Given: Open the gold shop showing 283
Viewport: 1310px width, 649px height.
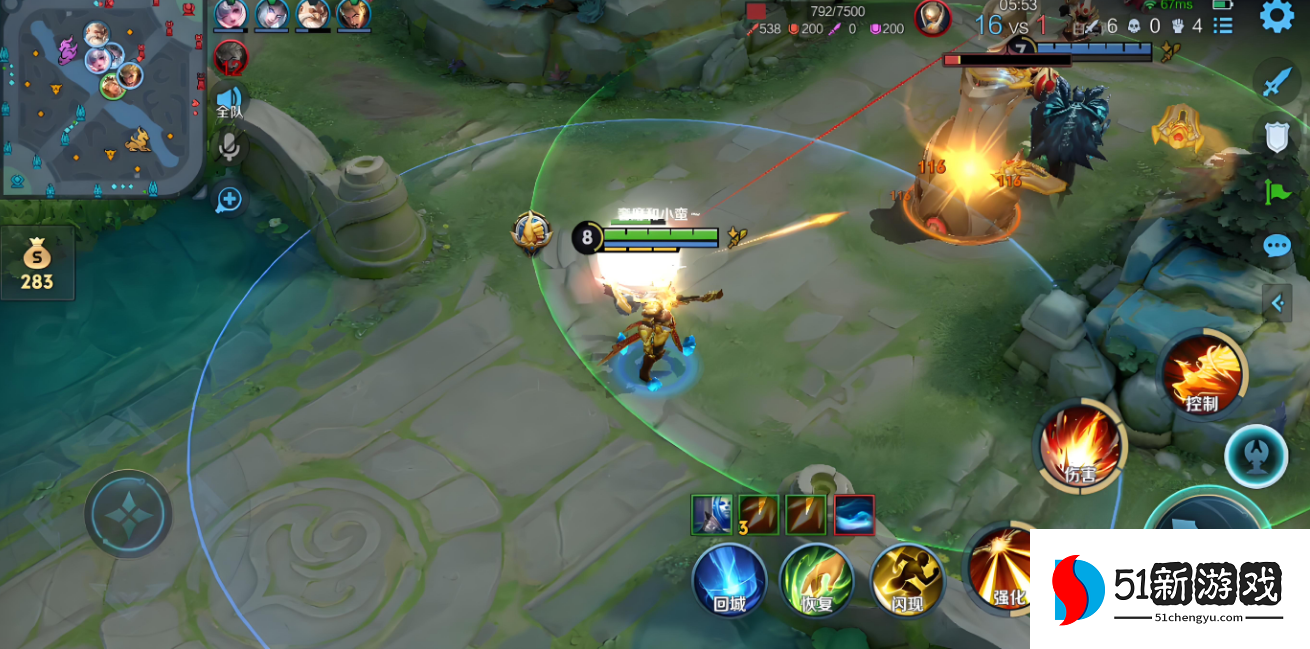Looking at the screenshot, I should point(37,263).
